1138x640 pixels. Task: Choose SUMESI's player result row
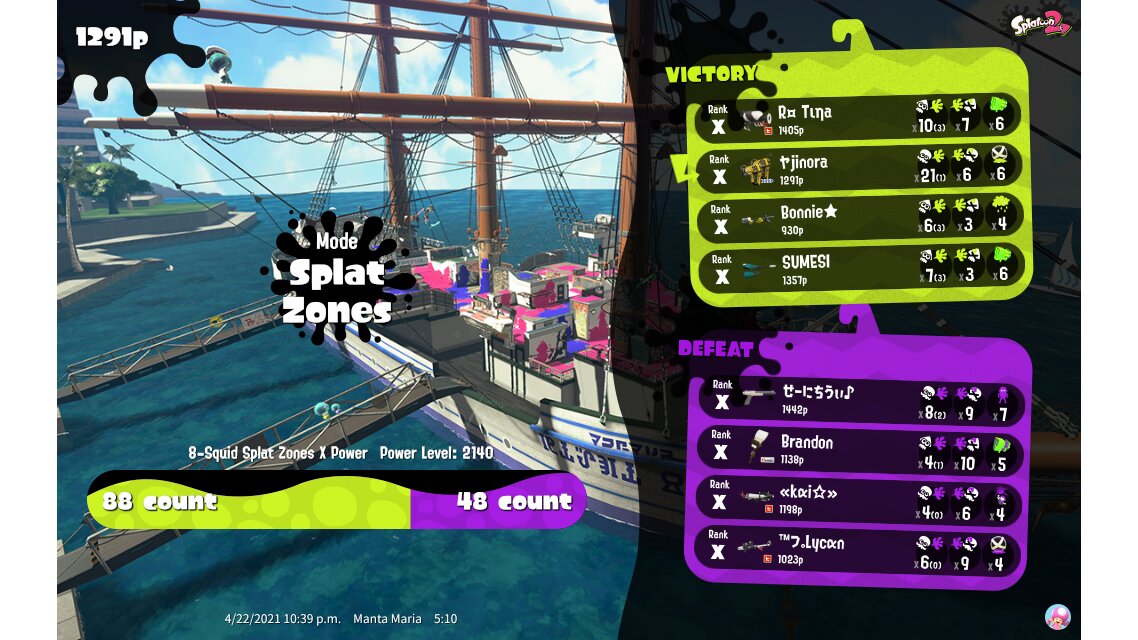pyautogui.click(x=858, y=267)
